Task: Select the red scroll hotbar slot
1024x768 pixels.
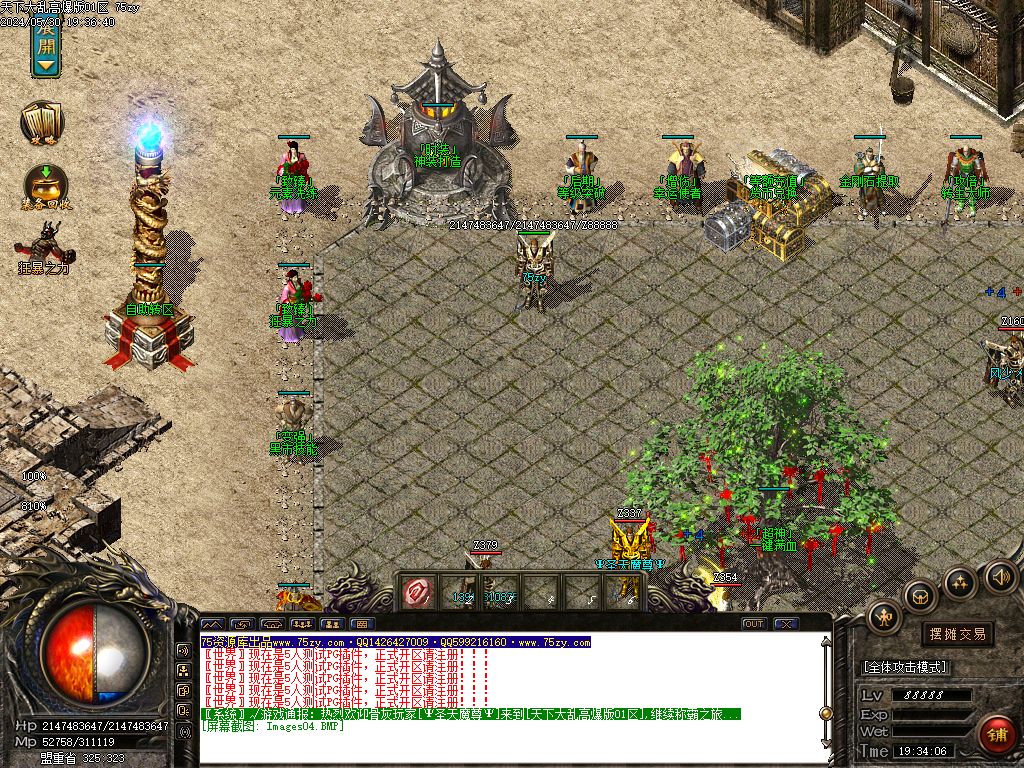Action: pyautogui.click(x=416, y=592)
